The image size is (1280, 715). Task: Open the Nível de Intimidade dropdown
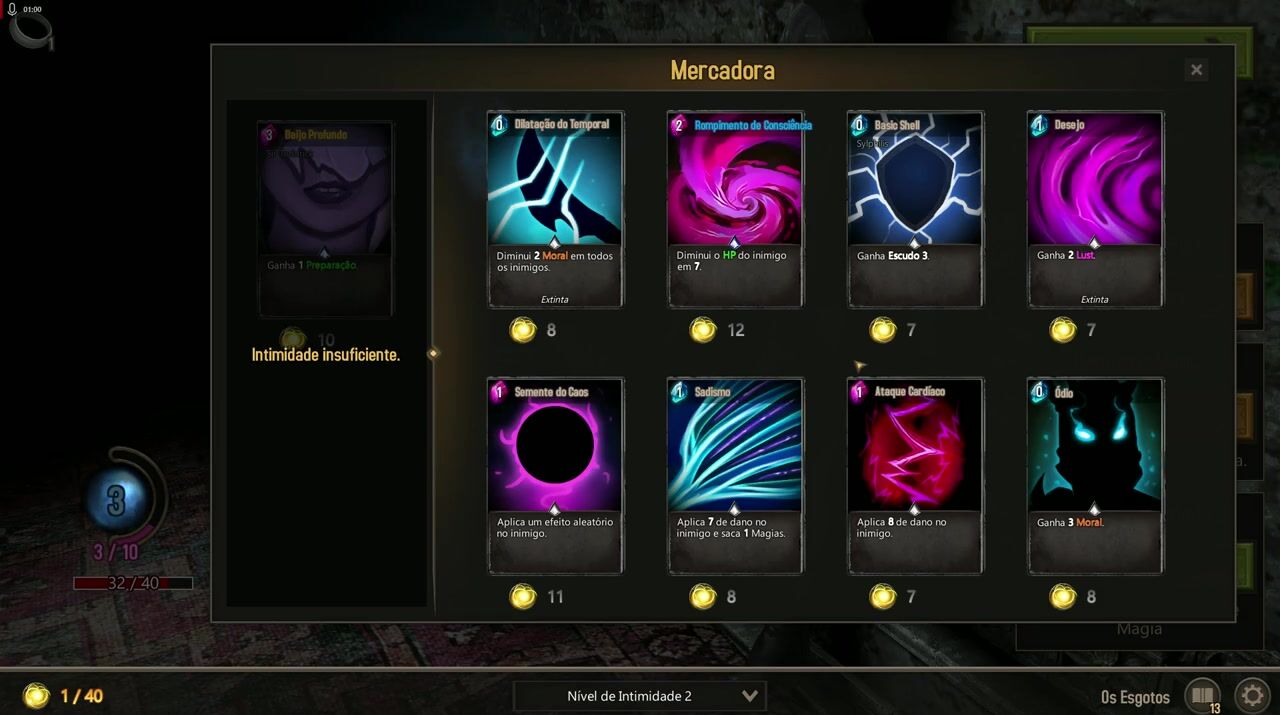pos(640,696)
